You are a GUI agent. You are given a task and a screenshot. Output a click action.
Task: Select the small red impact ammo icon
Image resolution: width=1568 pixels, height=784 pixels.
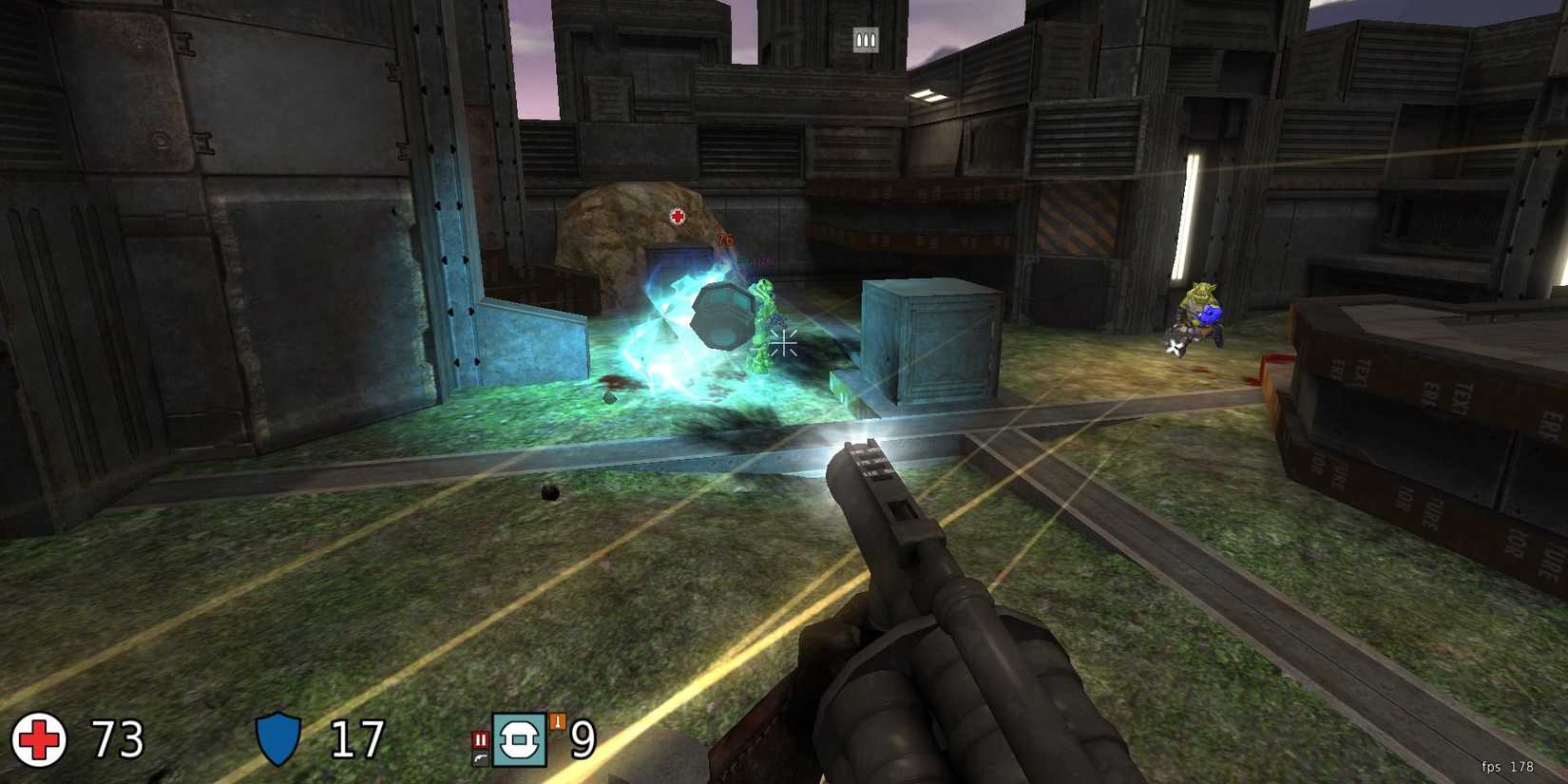coord(481,738)
